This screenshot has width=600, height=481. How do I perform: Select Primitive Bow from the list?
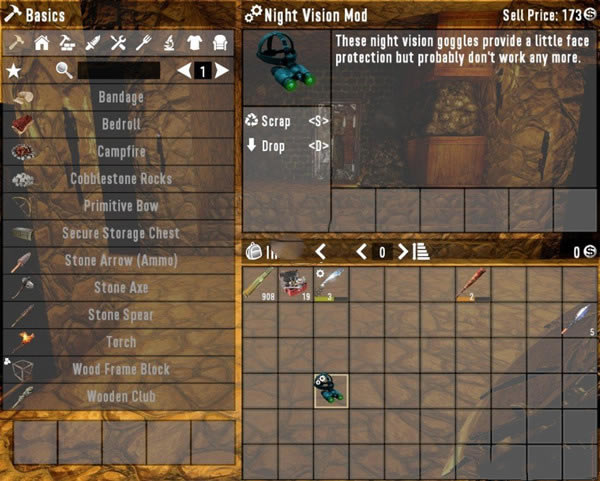(x=120, y=206)
